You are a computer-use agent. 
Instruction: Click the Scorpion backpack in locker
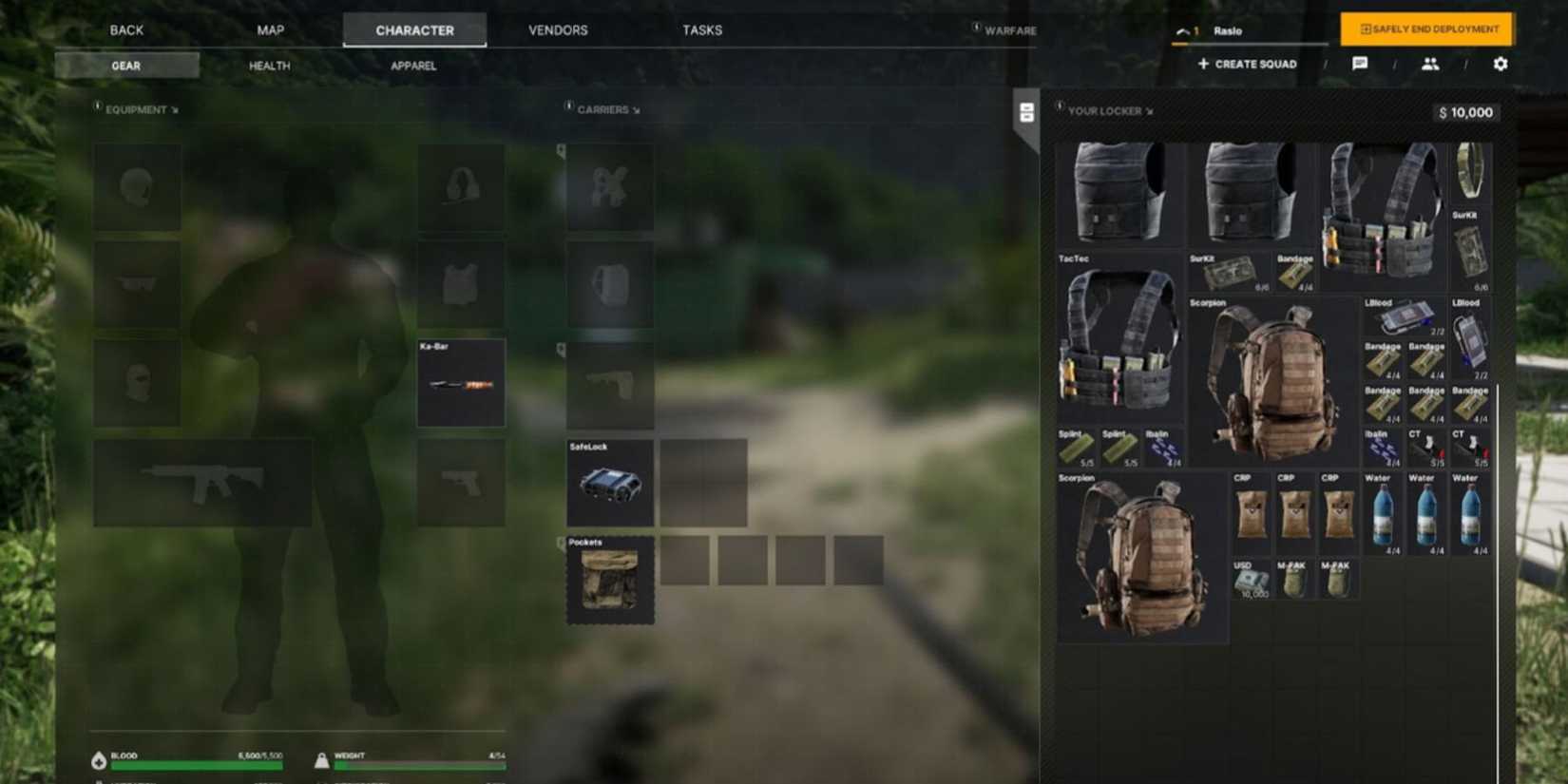coord(1273,380)
